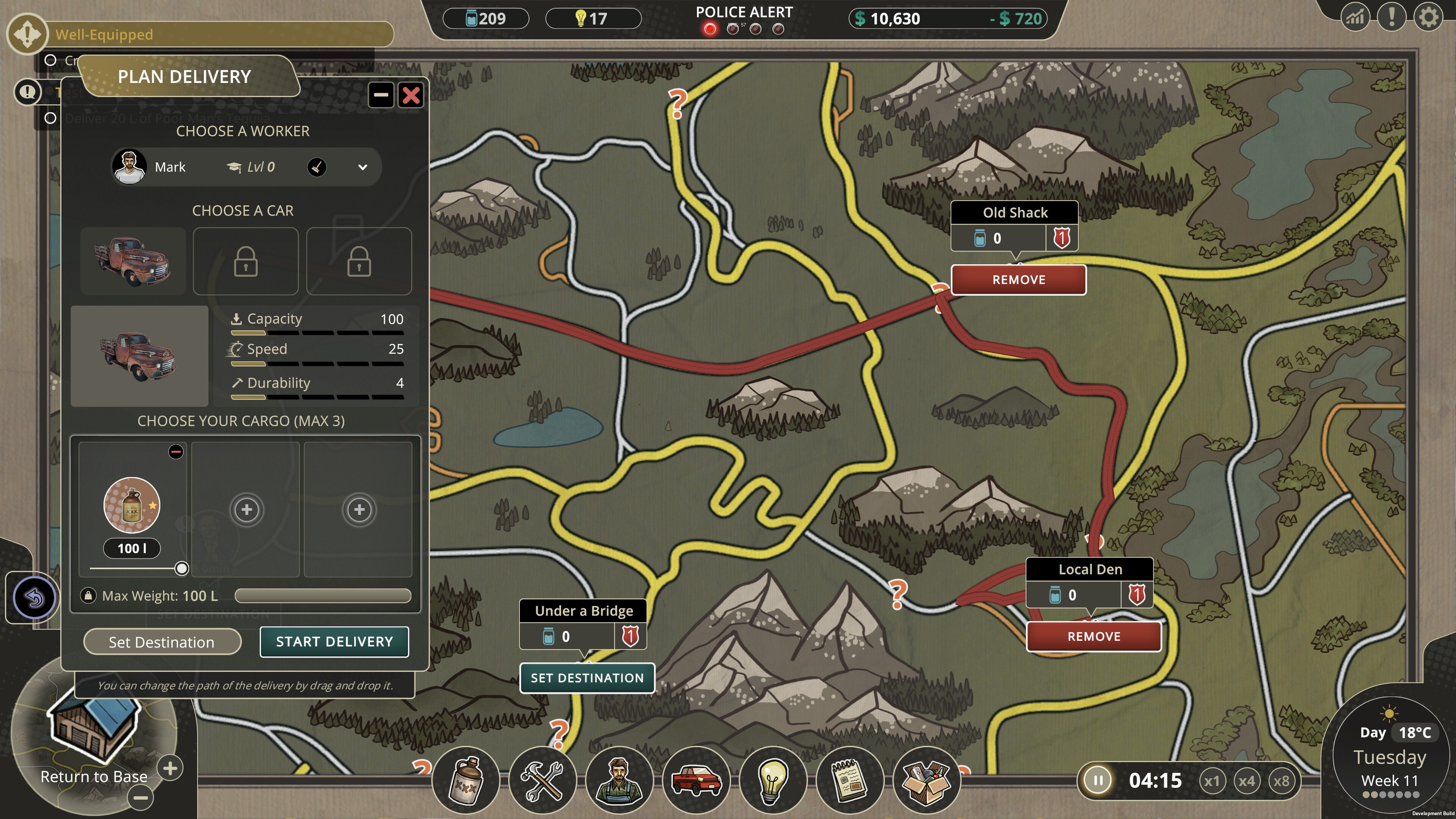1456x819 pixels.
Task: Return to Base
Action: pyautogui.click(x=94, y=776)
